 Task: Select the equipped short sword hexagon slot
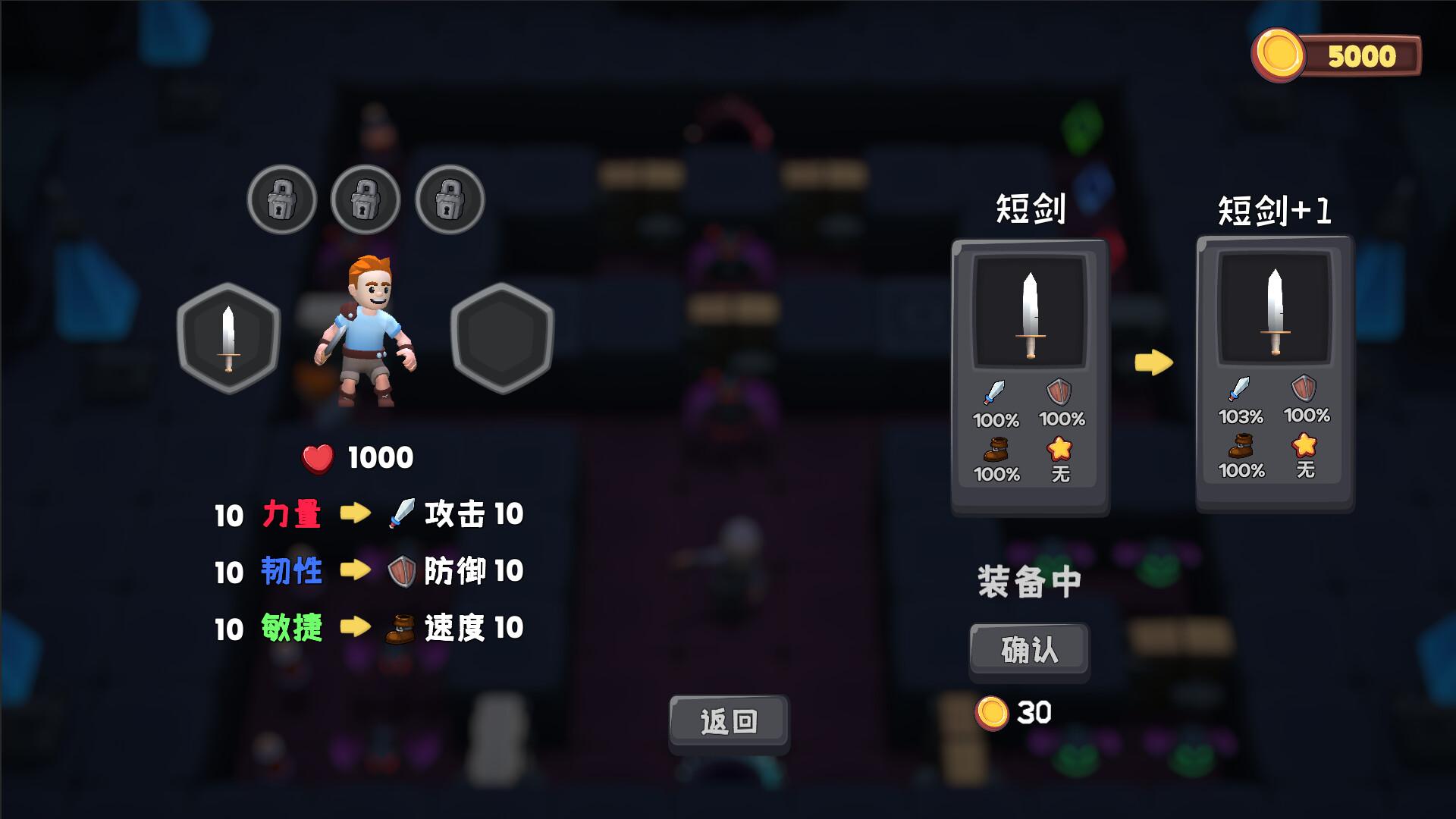coord(227,339)
